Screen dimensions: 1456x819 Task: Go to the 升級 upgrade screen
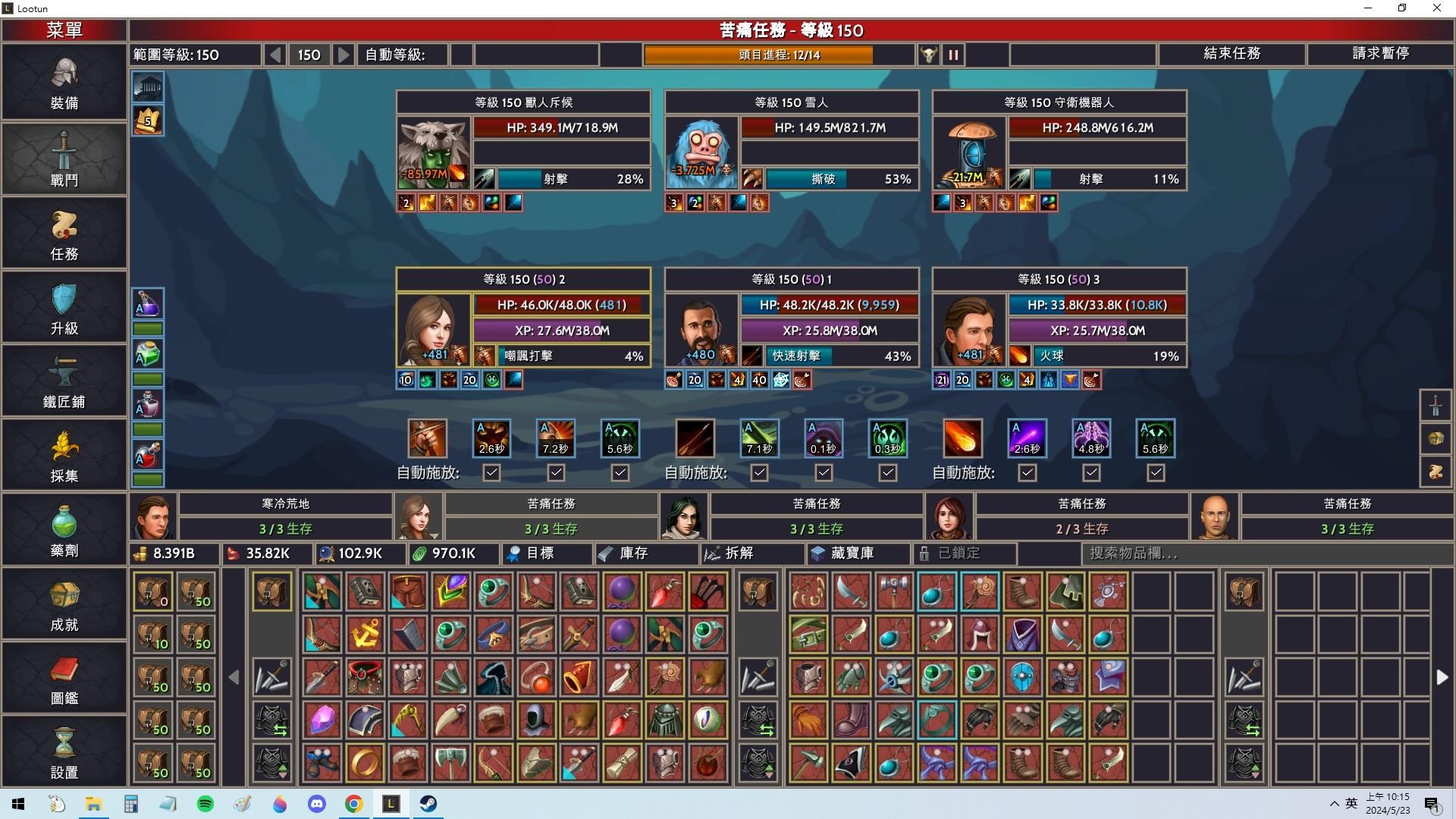coord(64,308)
